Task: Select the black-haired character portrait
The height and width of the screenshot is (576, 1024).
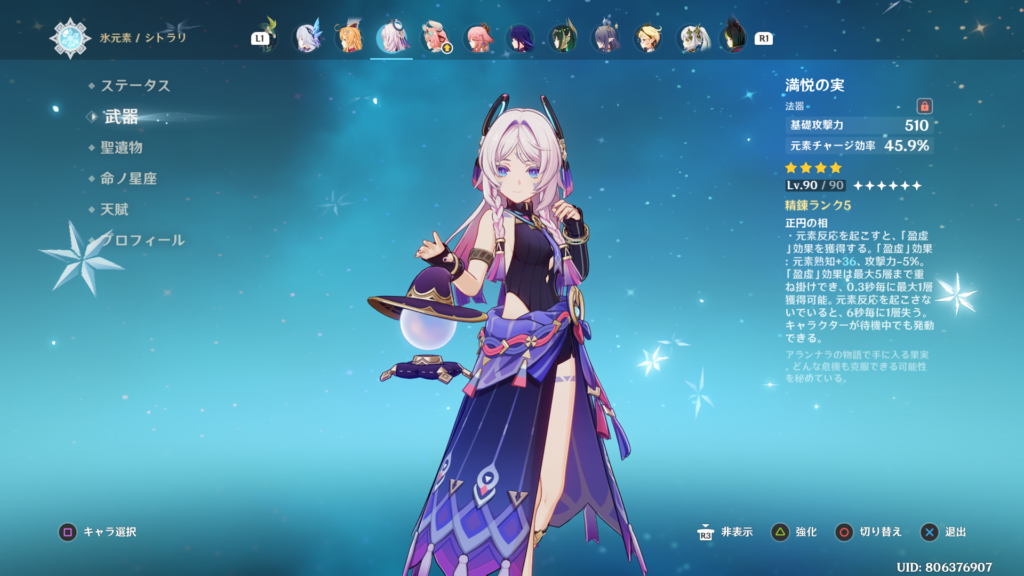Action: pyautogui.click(x=733, y=38)
